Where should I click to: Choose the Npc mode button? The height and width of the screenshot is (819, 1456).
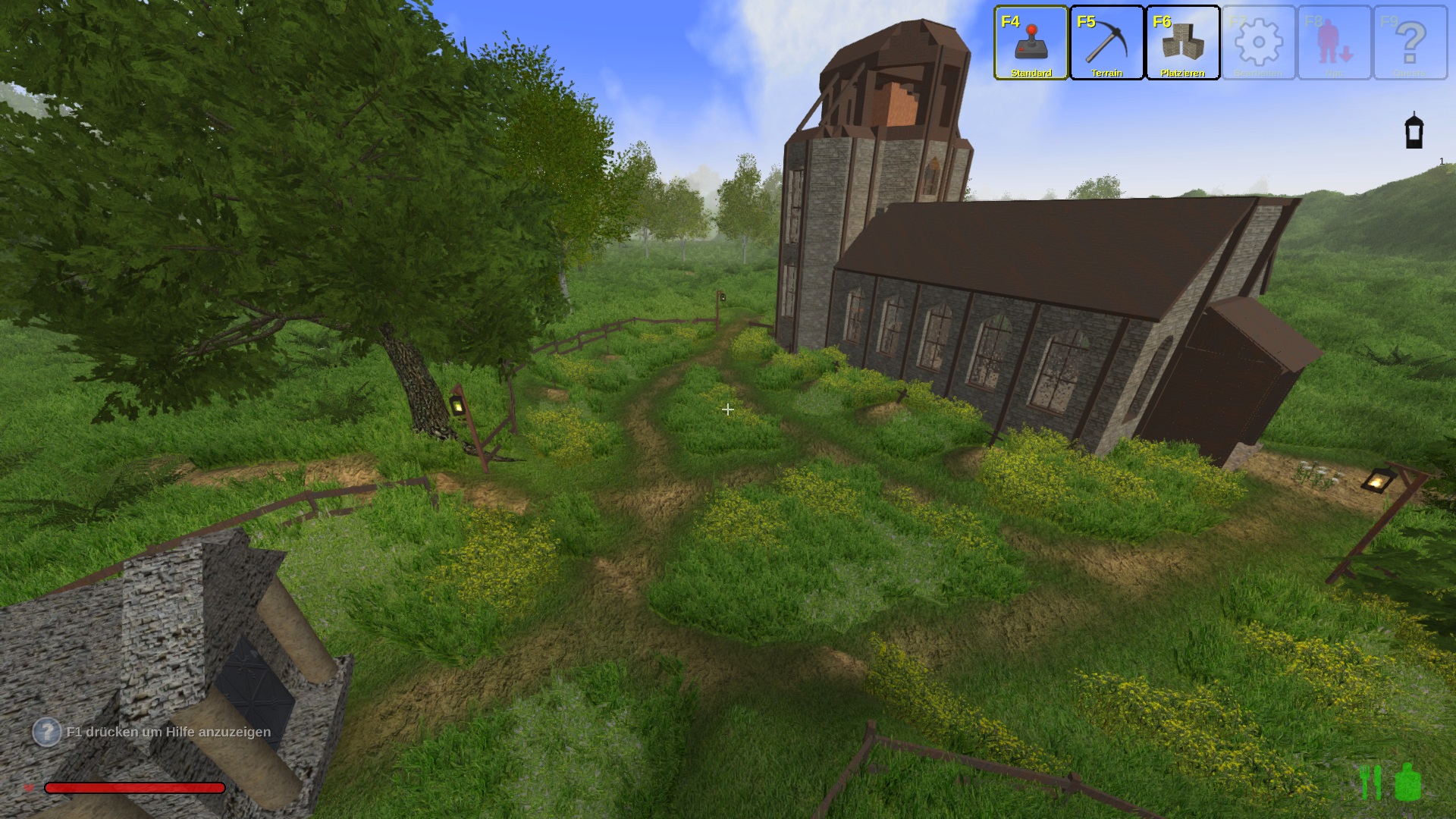(1335, 42)
